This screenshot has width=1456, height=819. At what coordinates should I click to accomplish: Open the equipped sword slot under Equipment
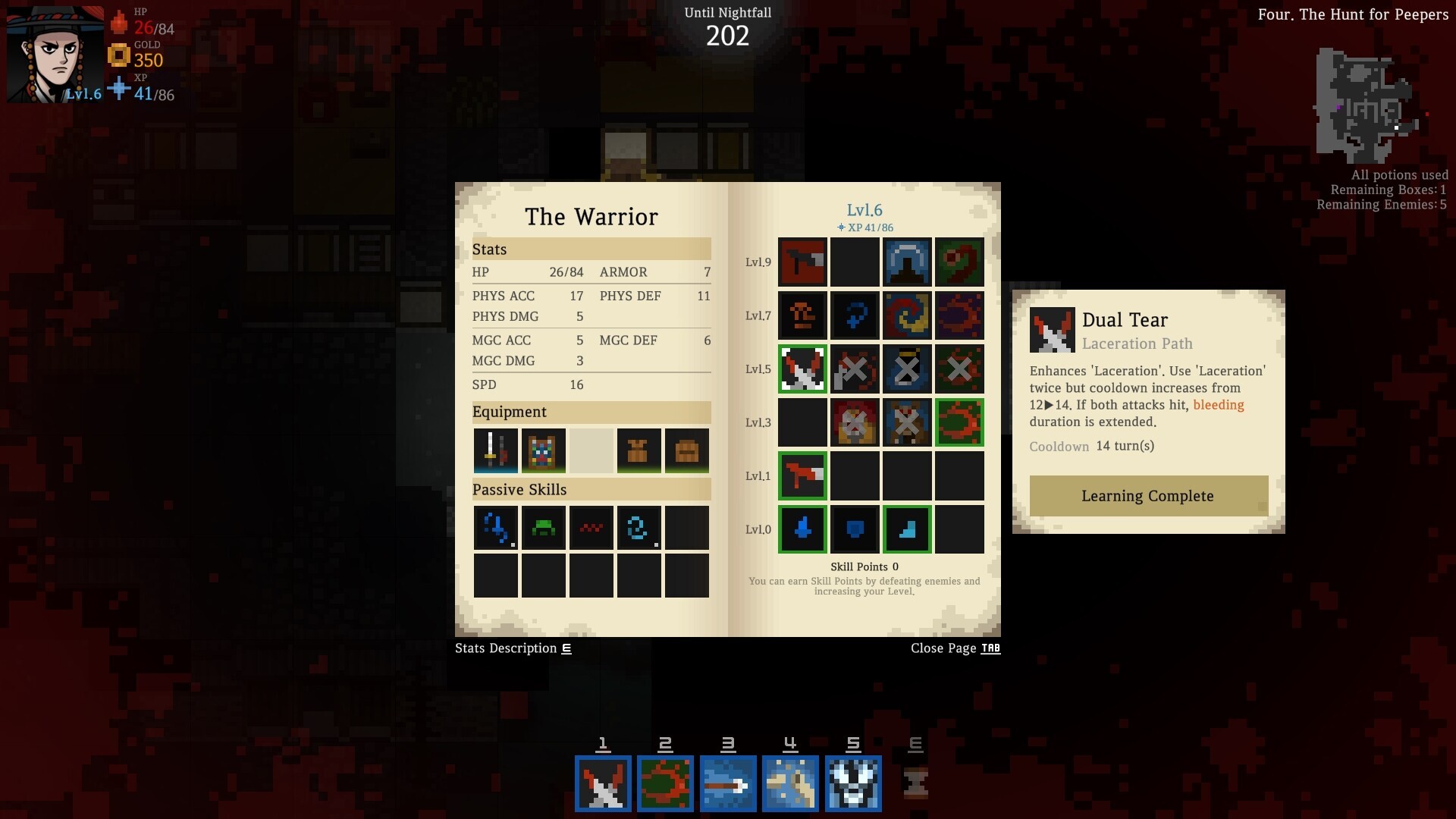494,450
